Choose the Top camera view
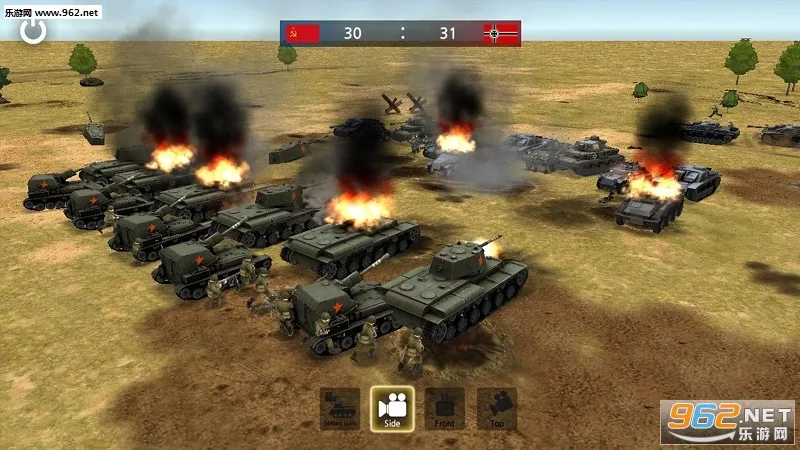This screenshot has height=450, width=800. click(x=497, y=409)
